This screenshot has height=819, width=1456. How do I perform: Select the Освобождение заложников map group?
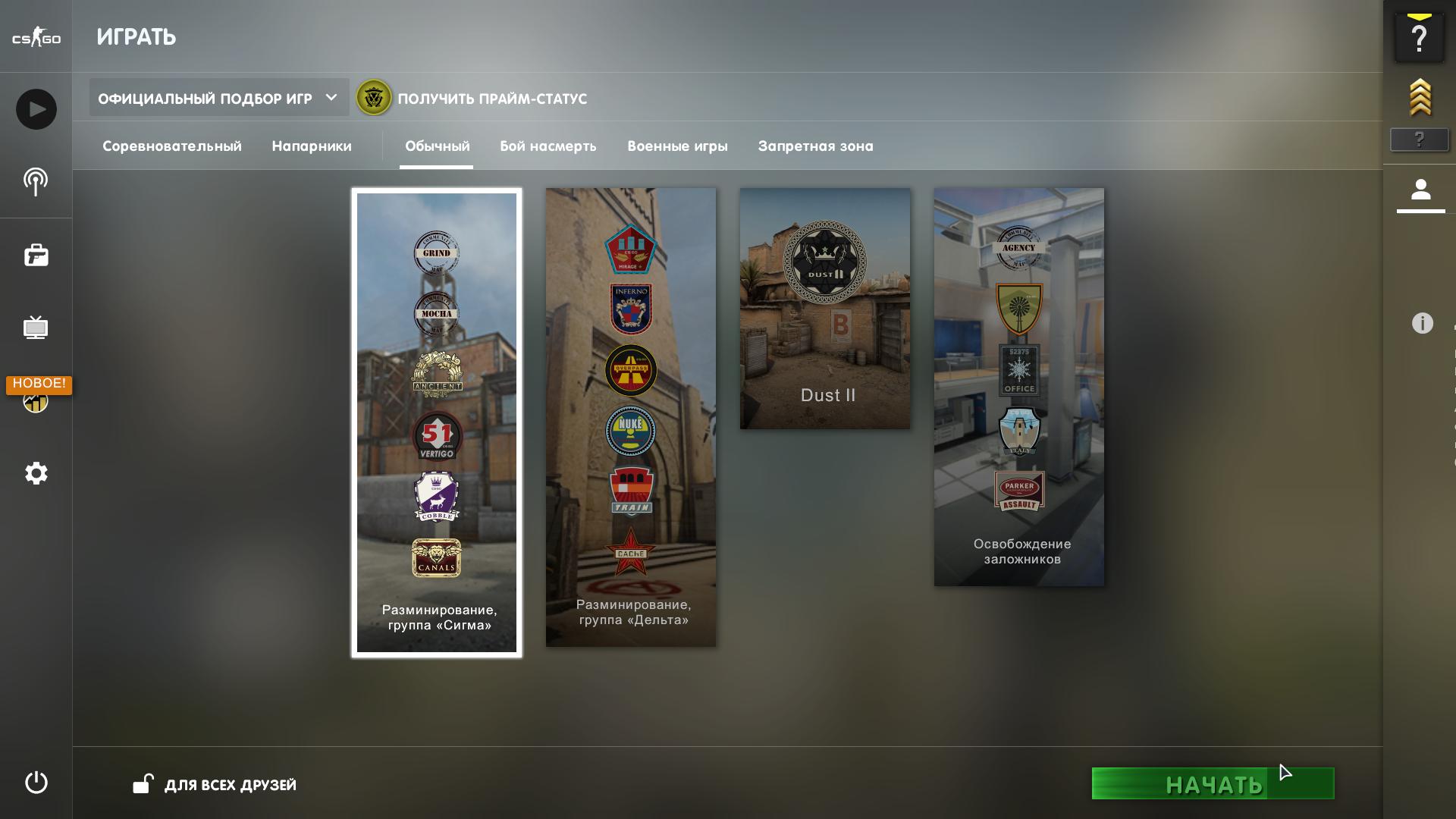(x=1019, y=387)
